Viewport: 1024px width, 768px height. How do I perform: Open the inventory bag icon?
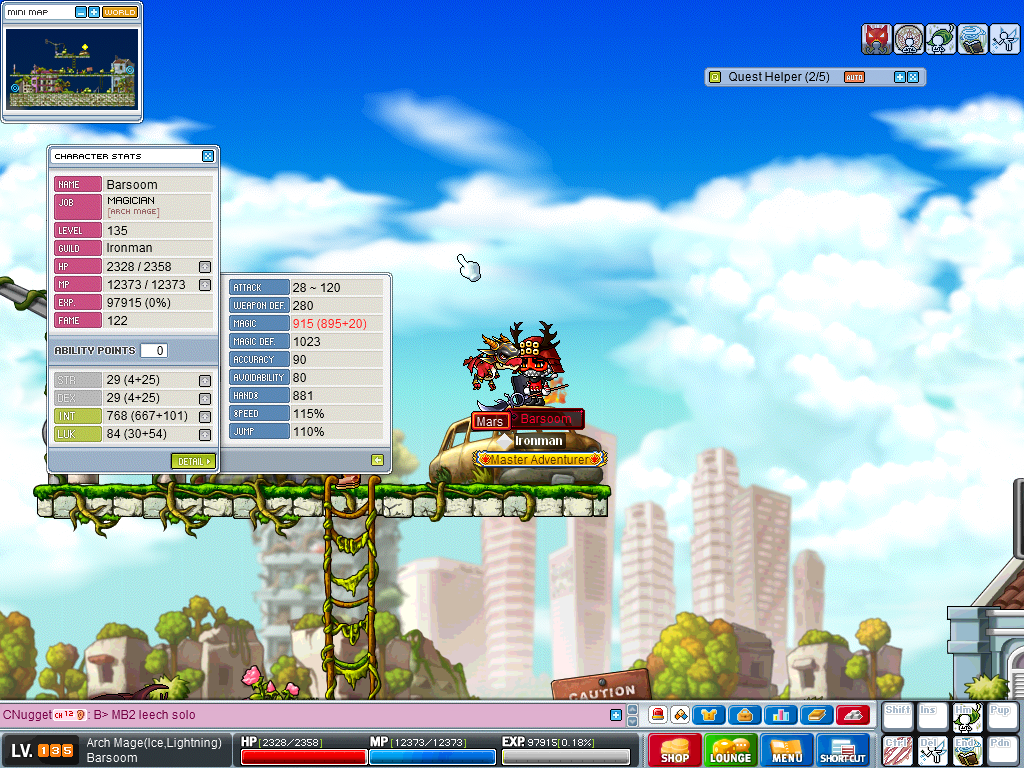click(x=745, y=715)
